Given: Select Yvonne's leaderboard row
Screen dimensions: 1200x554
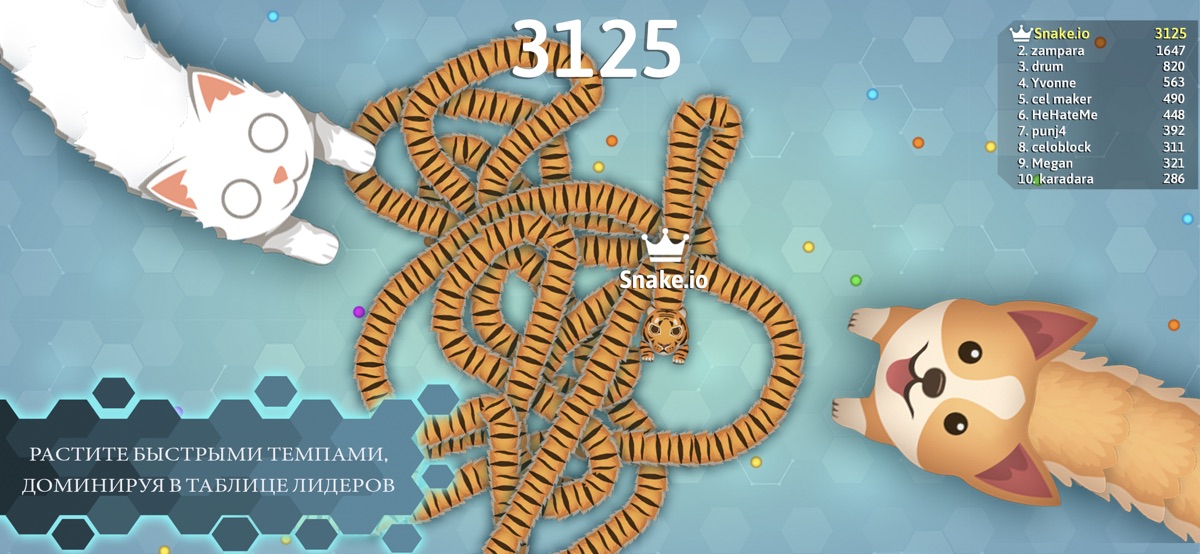Looking at the screenshot, I should pyautogui.click(x=1100, y=82).
